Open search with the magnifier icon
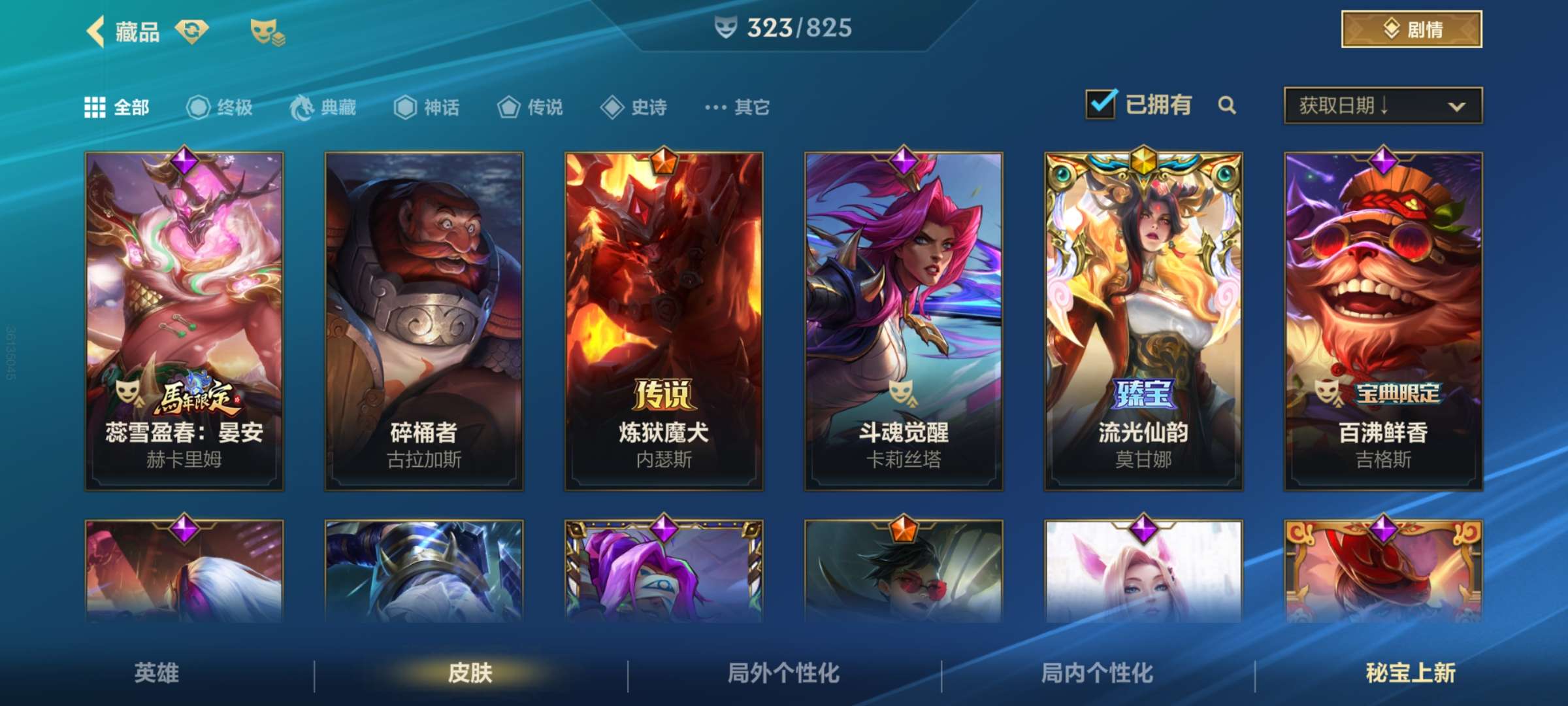 [1228, 105]
